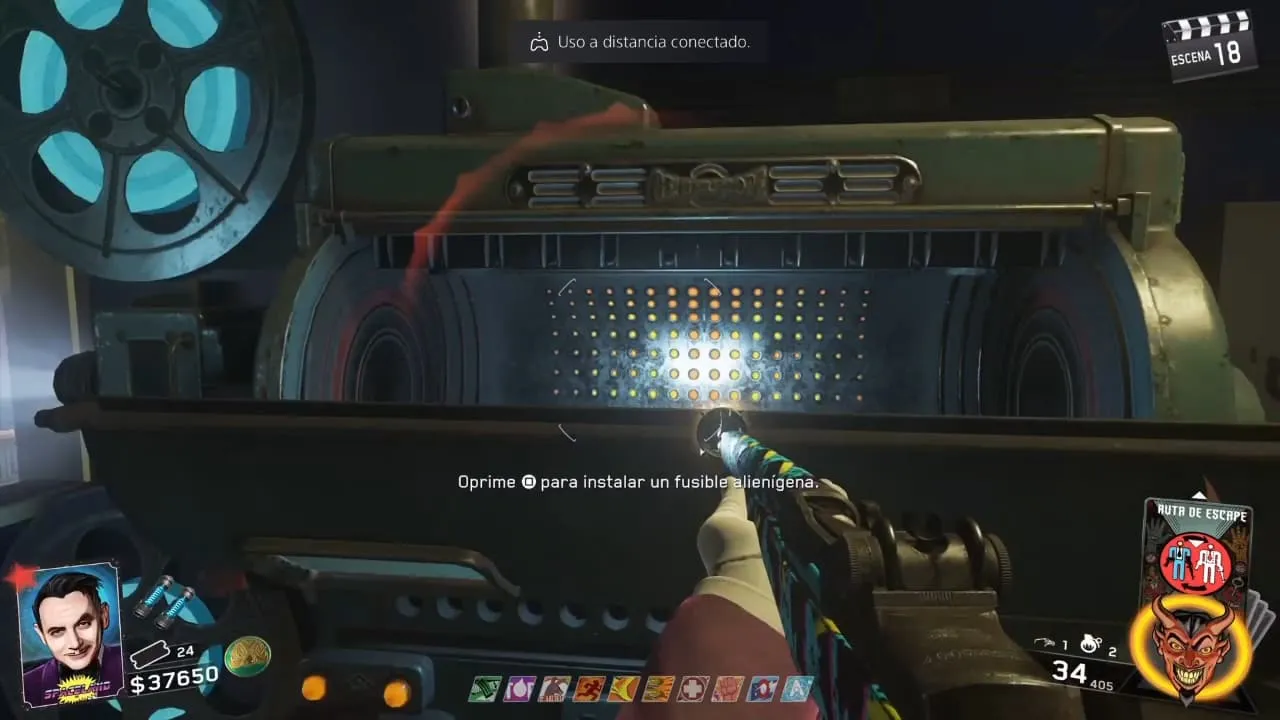1280x720 pixels.
Task: Select the green bullets perk icon
Action: (x=485, y=688)
